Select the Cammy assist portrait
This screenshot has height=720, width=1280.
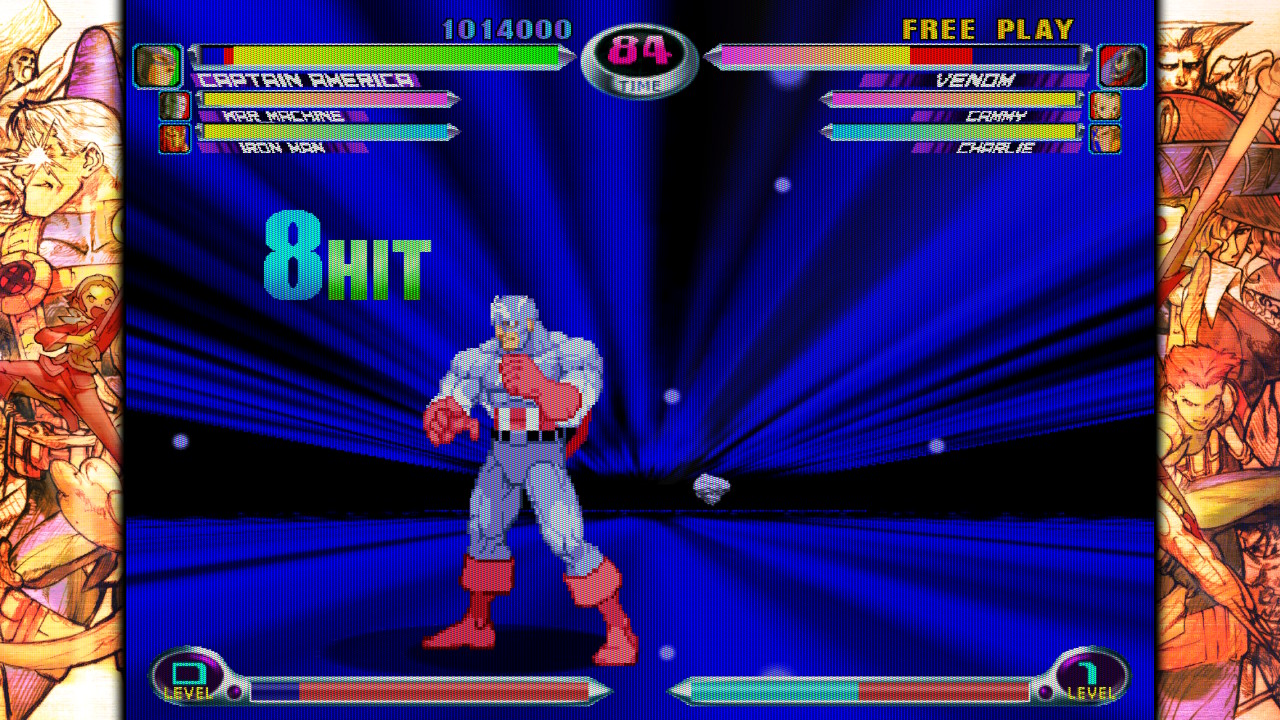(x=1105, y=106)
